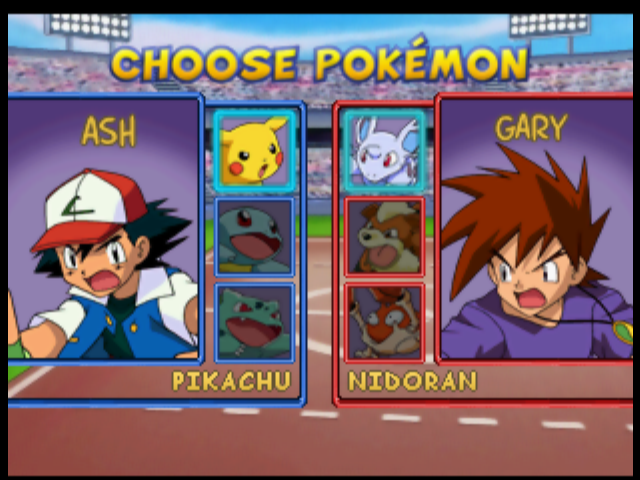This screenshot has height=480, width=640.
Task: Choose Growlithe from Gary's team
Action: [384, 236]
